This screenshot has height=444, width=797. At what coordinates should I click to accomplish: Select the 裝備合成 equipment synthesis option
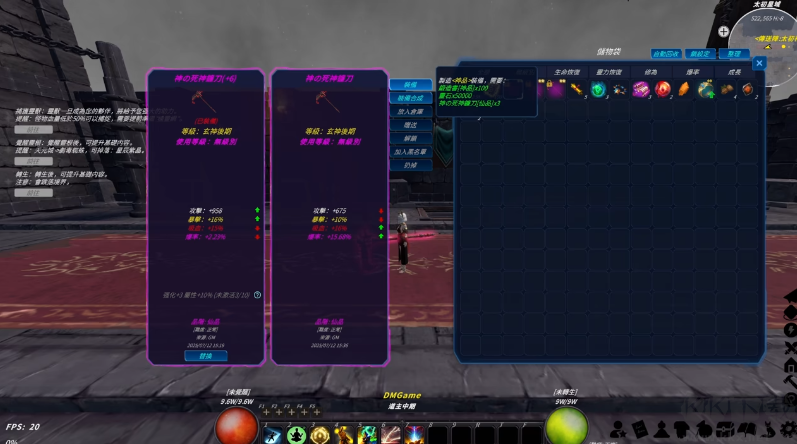pyautogui.click(x=410, y=99)
